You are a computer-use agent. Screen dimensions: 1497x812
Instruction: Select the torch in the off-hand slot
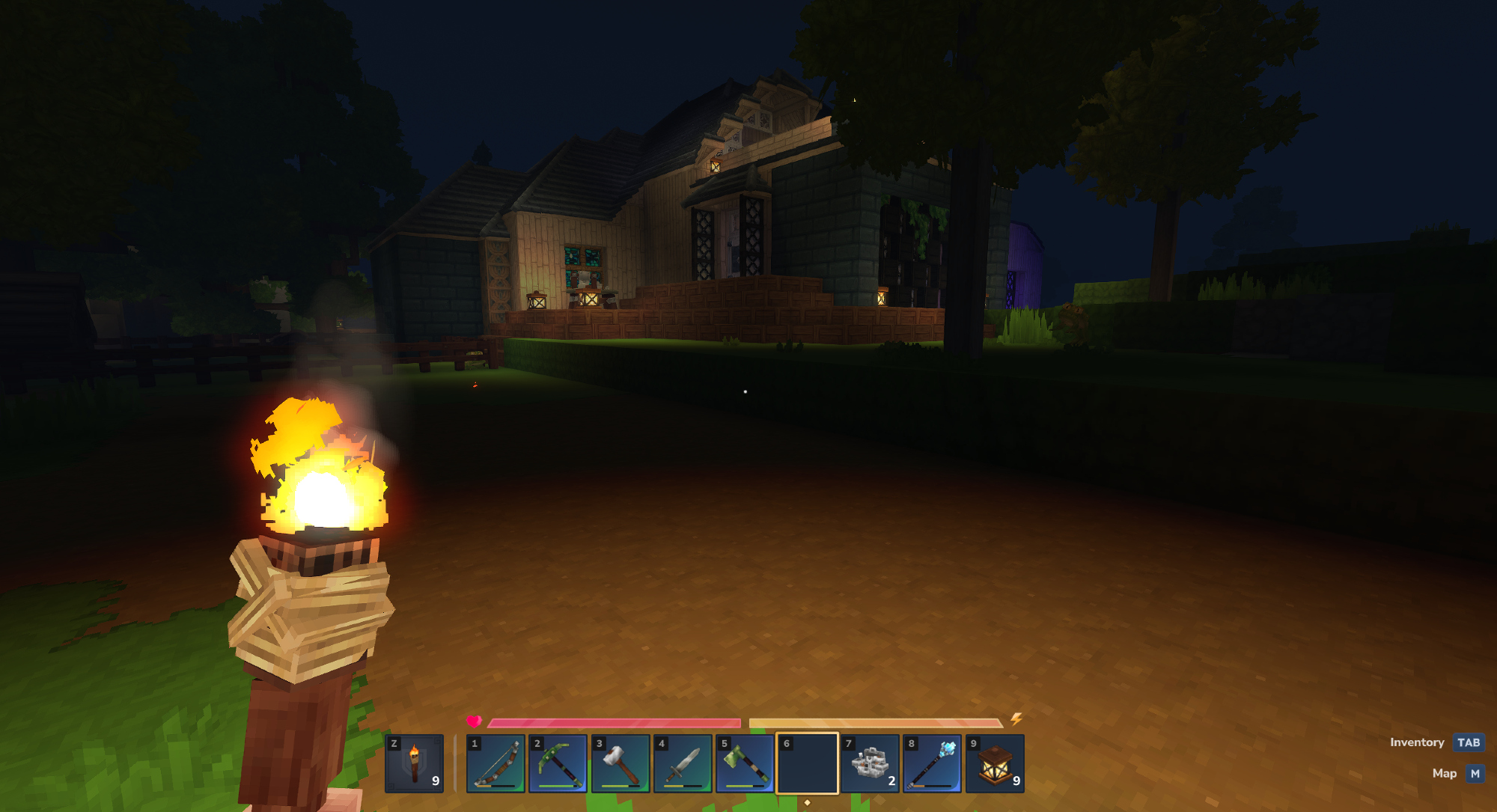(x=414, y=763)
